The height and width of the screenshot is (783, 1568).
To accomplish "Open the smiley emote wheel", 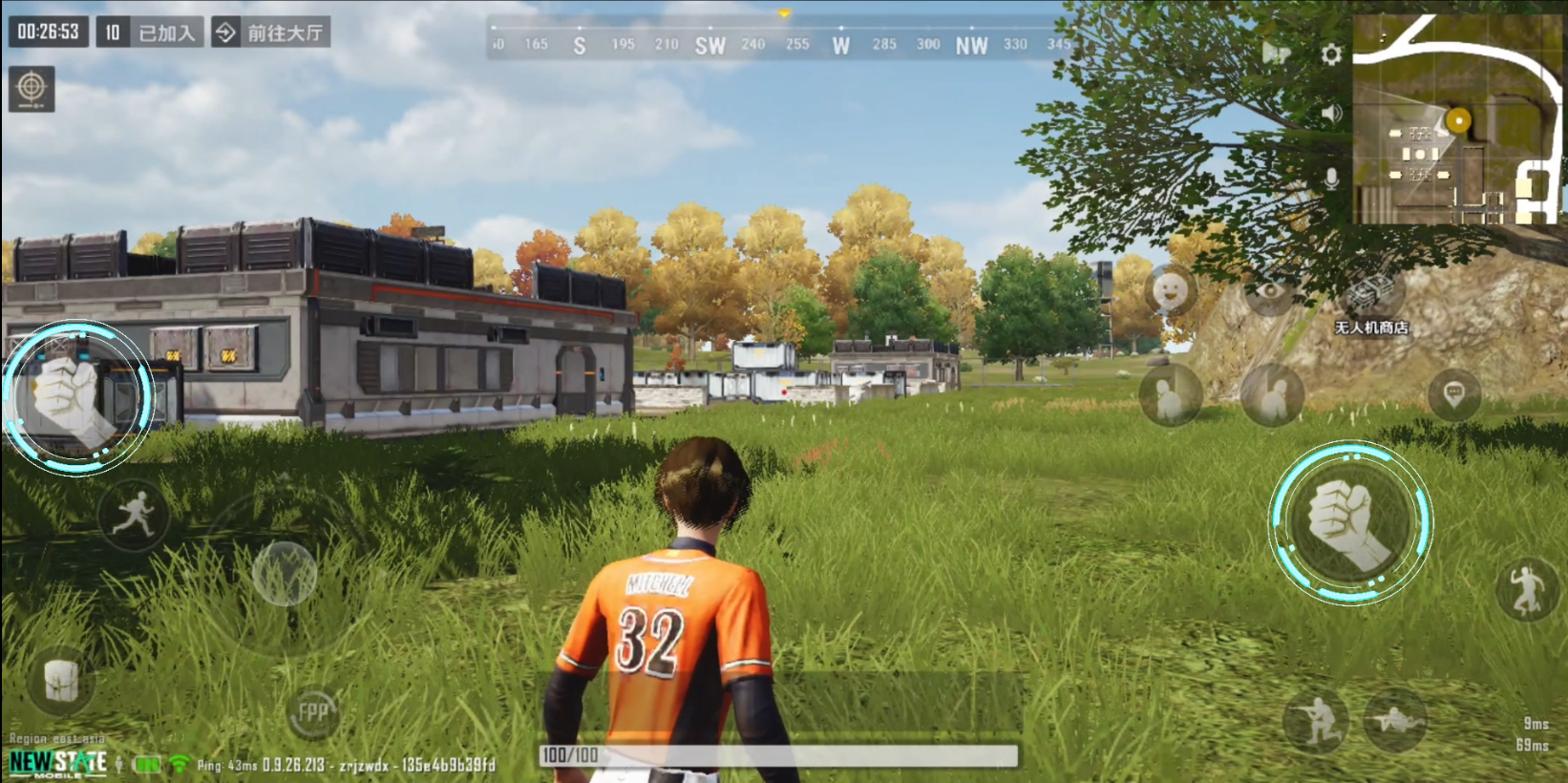I will 1170,289.
